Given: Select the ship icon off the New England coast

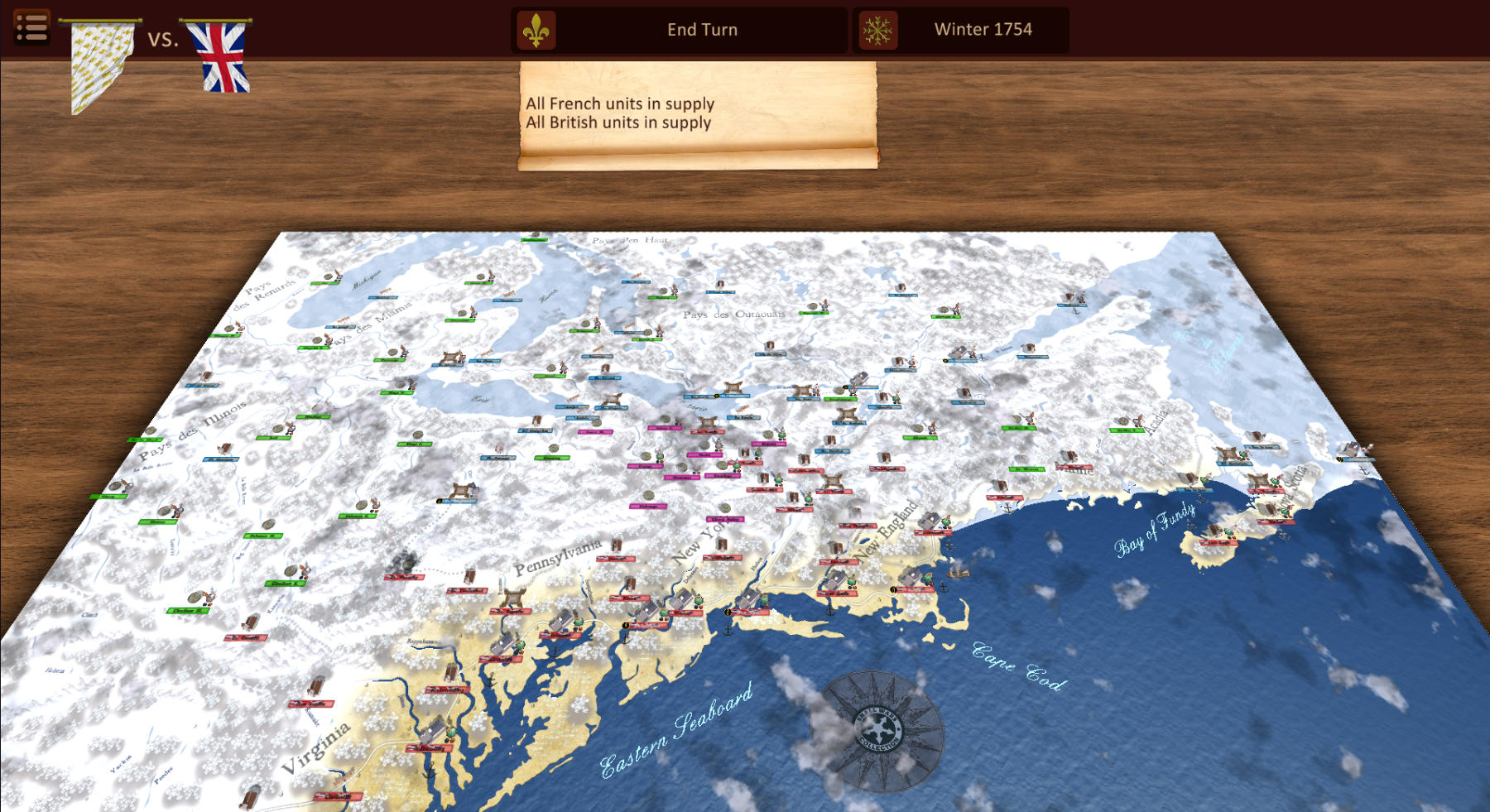Looking at the screenshot, I should (x=958, y=574).
